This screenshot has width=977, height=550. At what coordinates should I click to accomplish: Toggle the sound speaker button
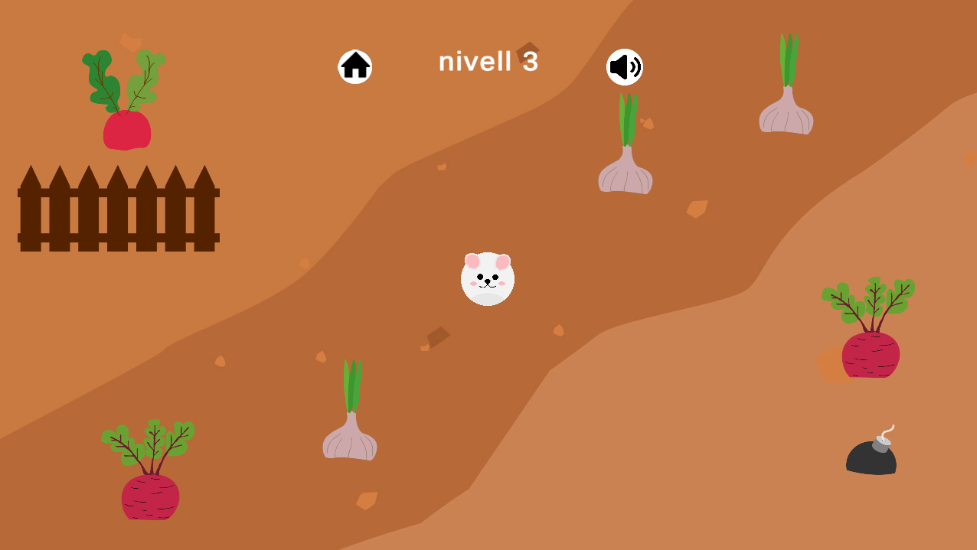coord(624,67)
